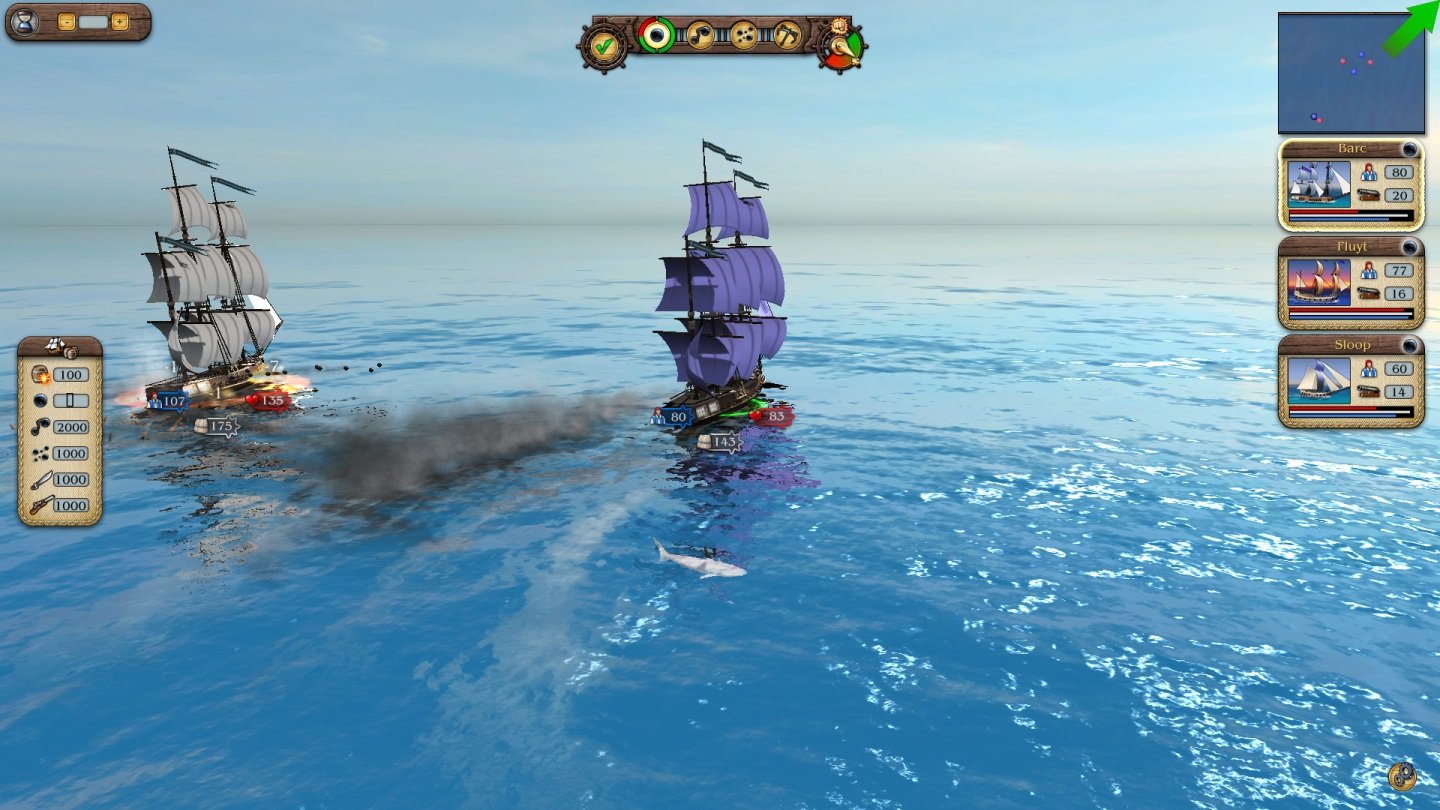Screen dimensions: 1440x810
Task: Toggle the cannonball marker on the Sloop card
Action: click(x=1411, y=347)
